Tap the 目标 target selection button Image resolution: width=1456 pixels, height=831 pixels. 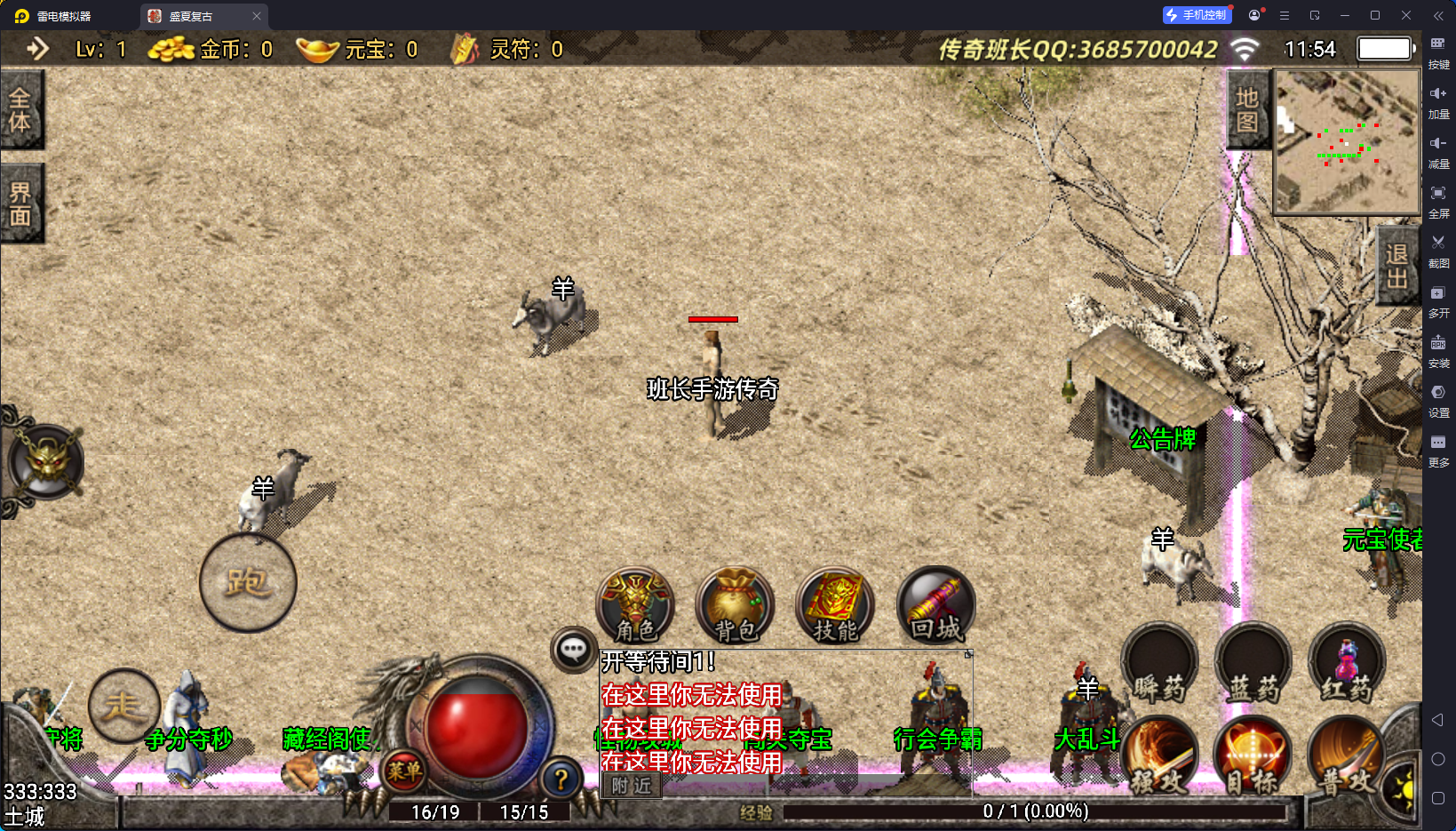1252,756
